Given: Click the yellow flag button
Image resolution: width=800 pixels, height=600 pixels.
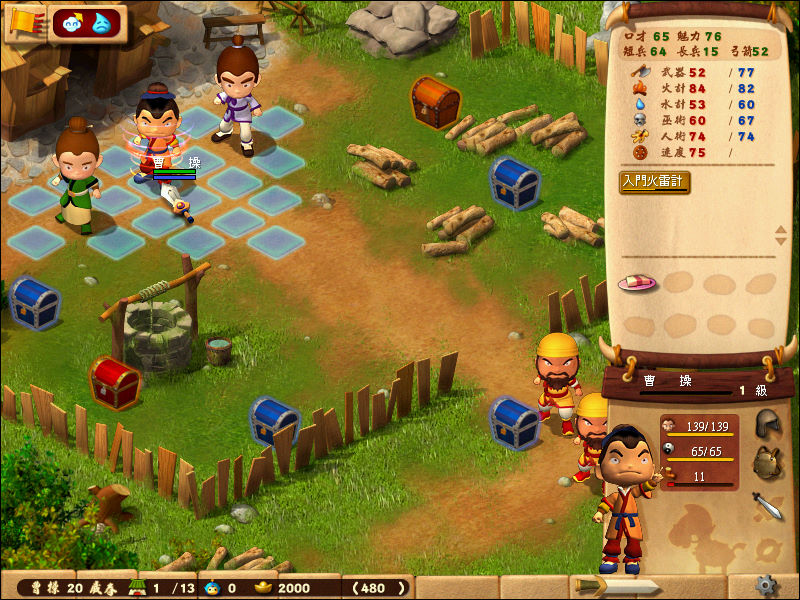Looking at the screenshot, I should 22,23.
